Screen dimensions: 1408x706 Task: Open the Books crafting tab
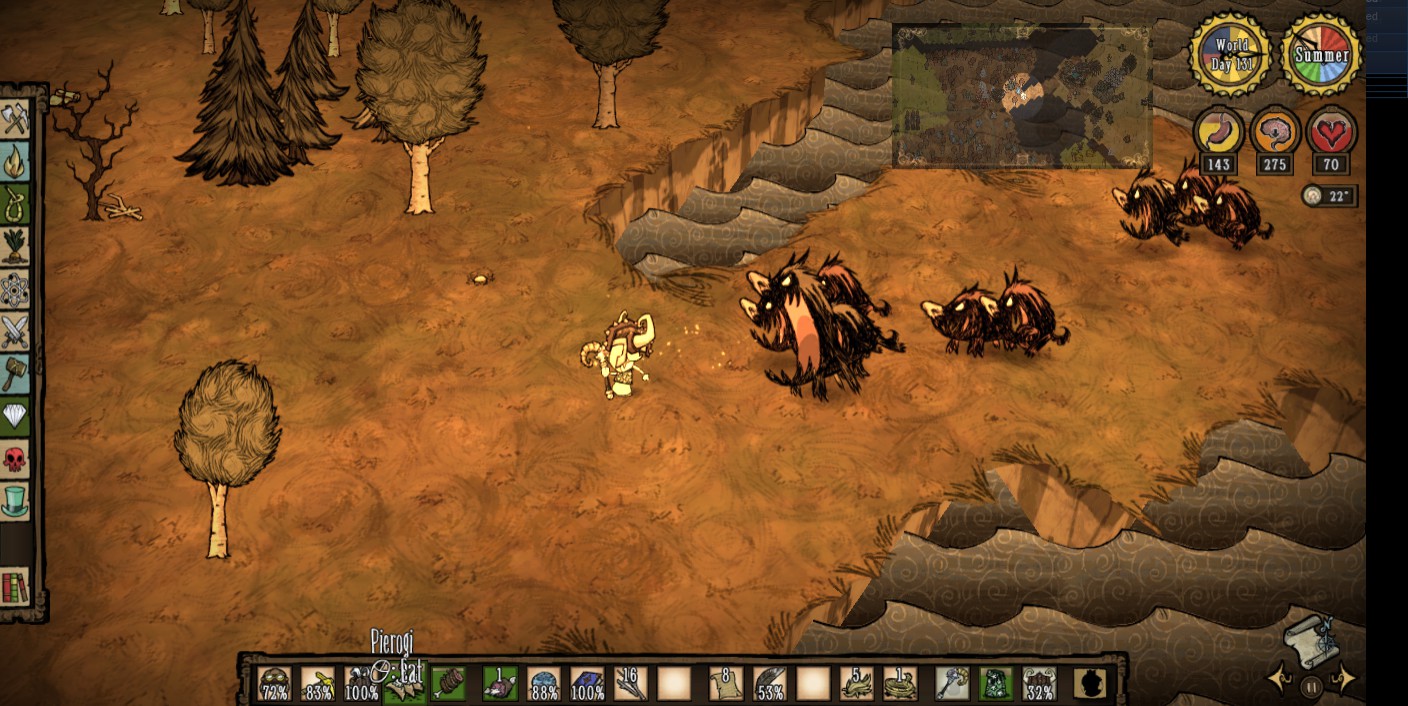pyautogui.click(x=15, y=587)
